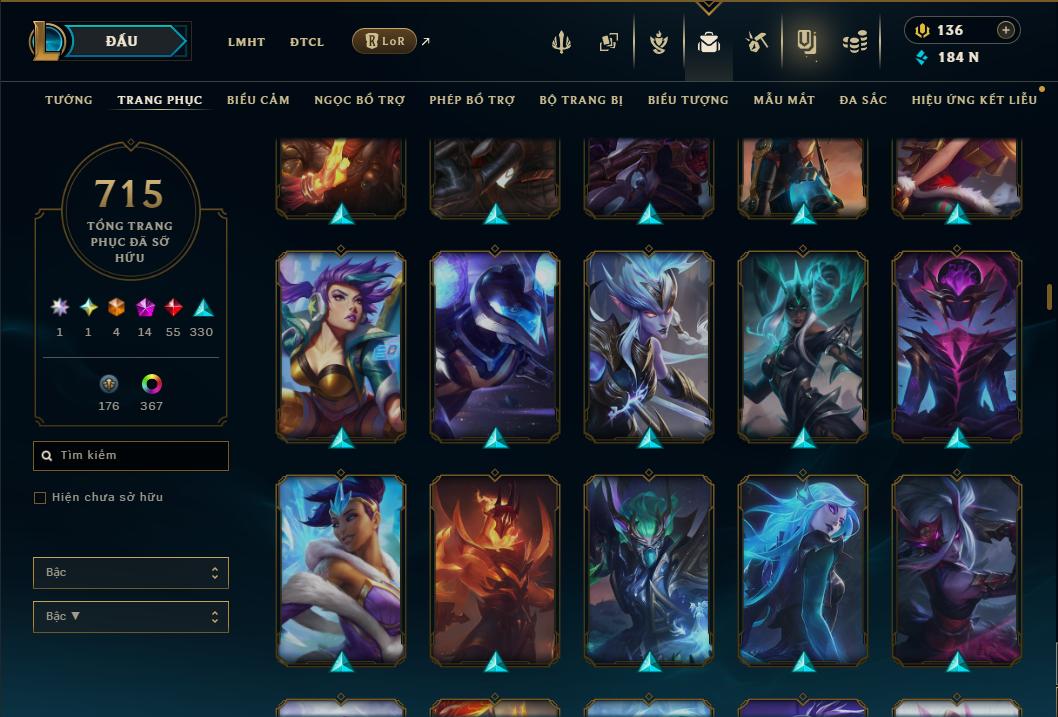
Task: Launch the LoR shortcut button
Action: click(x=384, y=41)
